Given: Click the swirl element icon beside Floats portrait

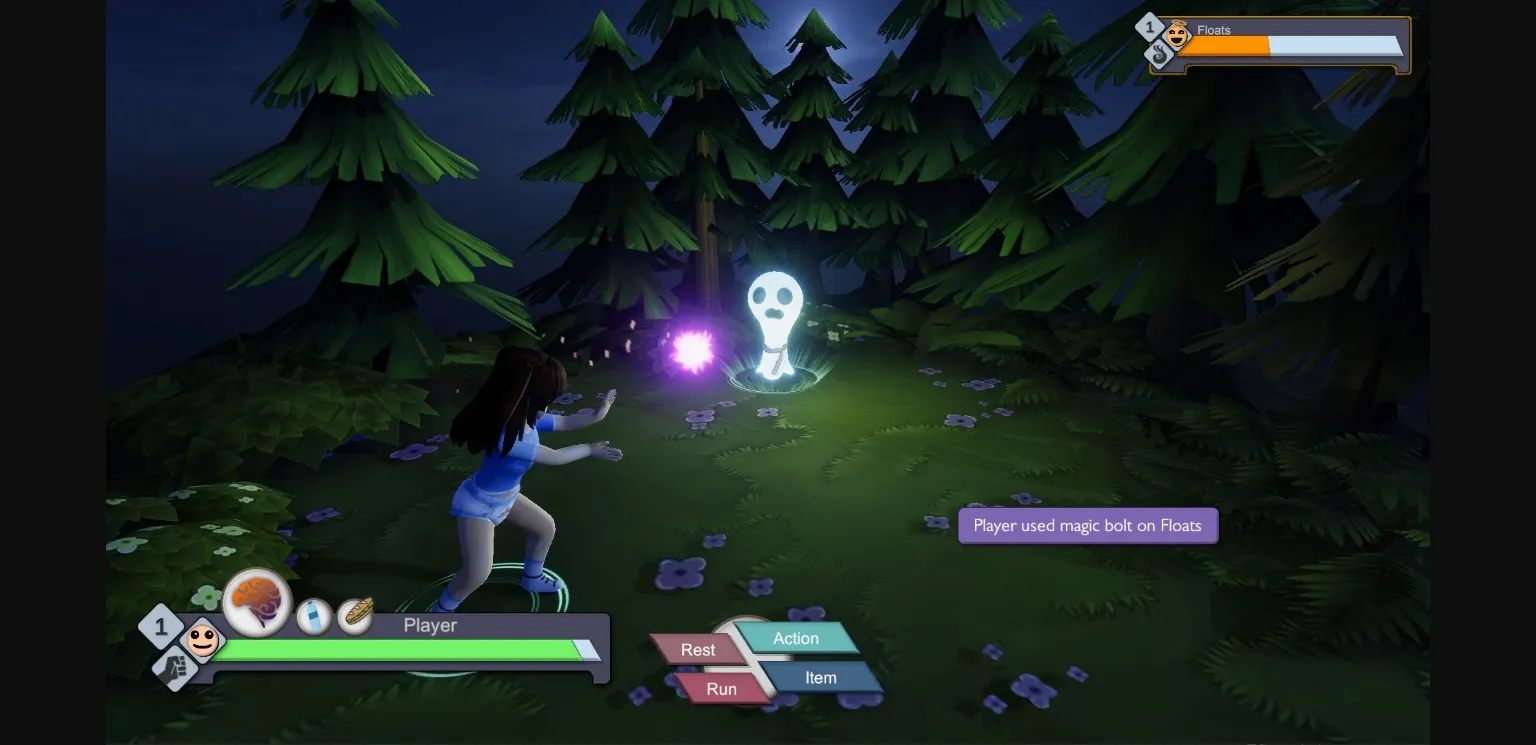Looking at the screenshot, I should coord(1159,55).
